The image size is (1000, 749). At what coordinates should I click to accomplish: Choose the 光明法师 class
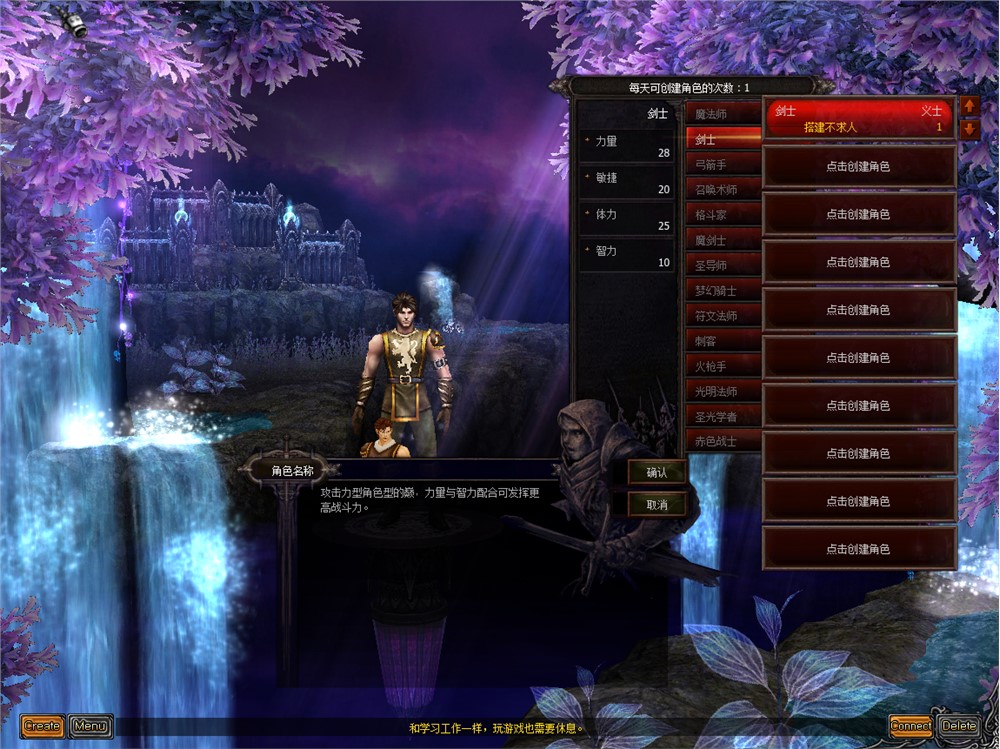(x=723, y=391)
